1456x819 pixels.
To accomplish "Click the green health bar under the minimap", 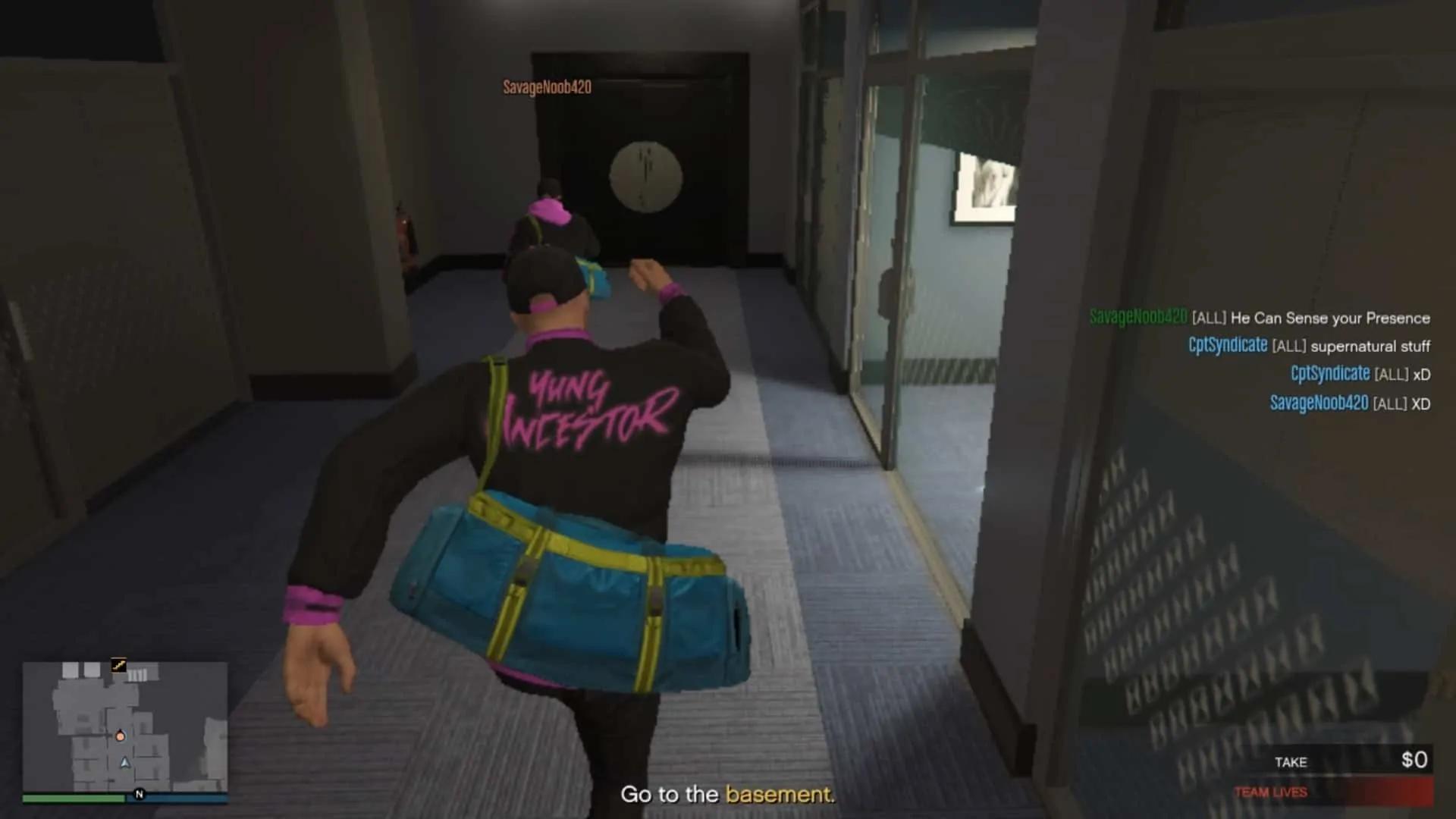I will coord(74,797).
